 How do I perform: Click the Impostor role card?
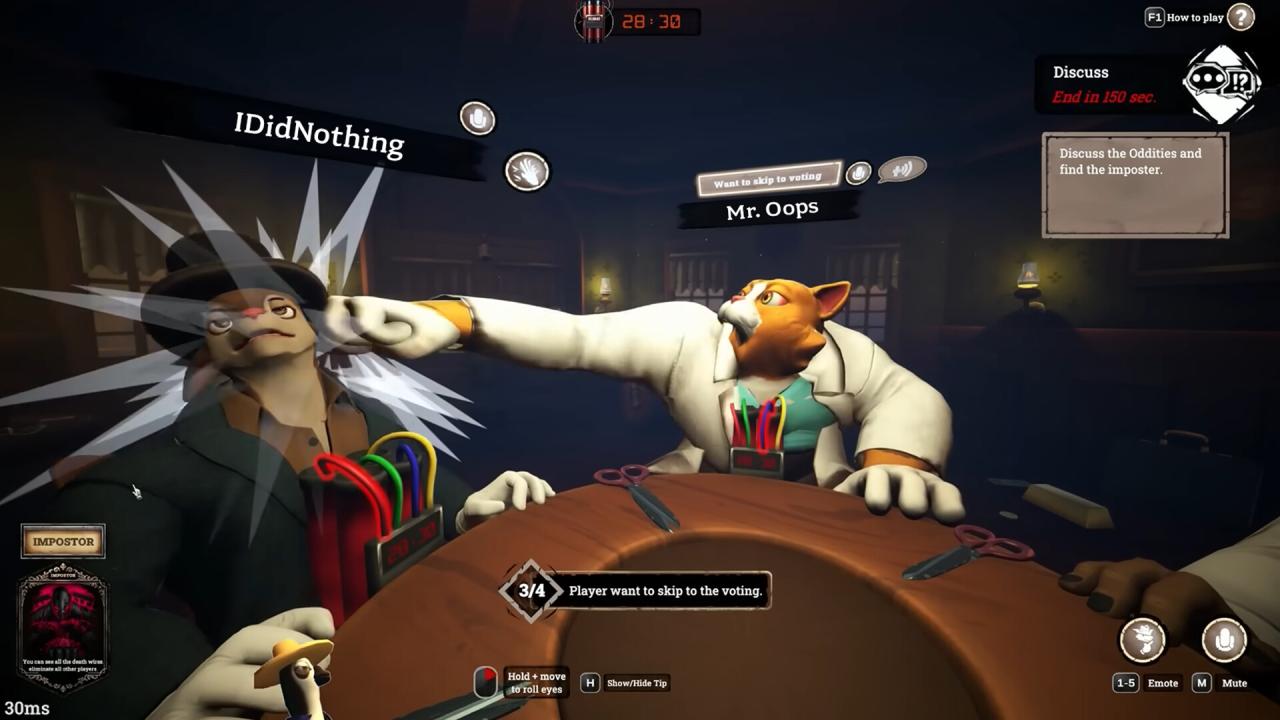pyautogui.click(x=63, y=627)
